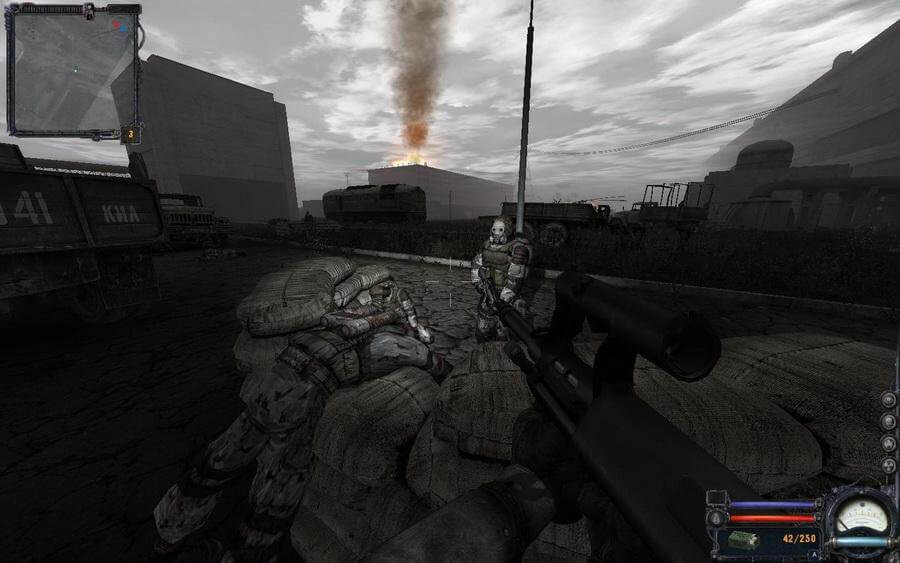Viewport: 900px width, 563px height.
Task: Click the green ammo type icon
Action: [741, 540]
